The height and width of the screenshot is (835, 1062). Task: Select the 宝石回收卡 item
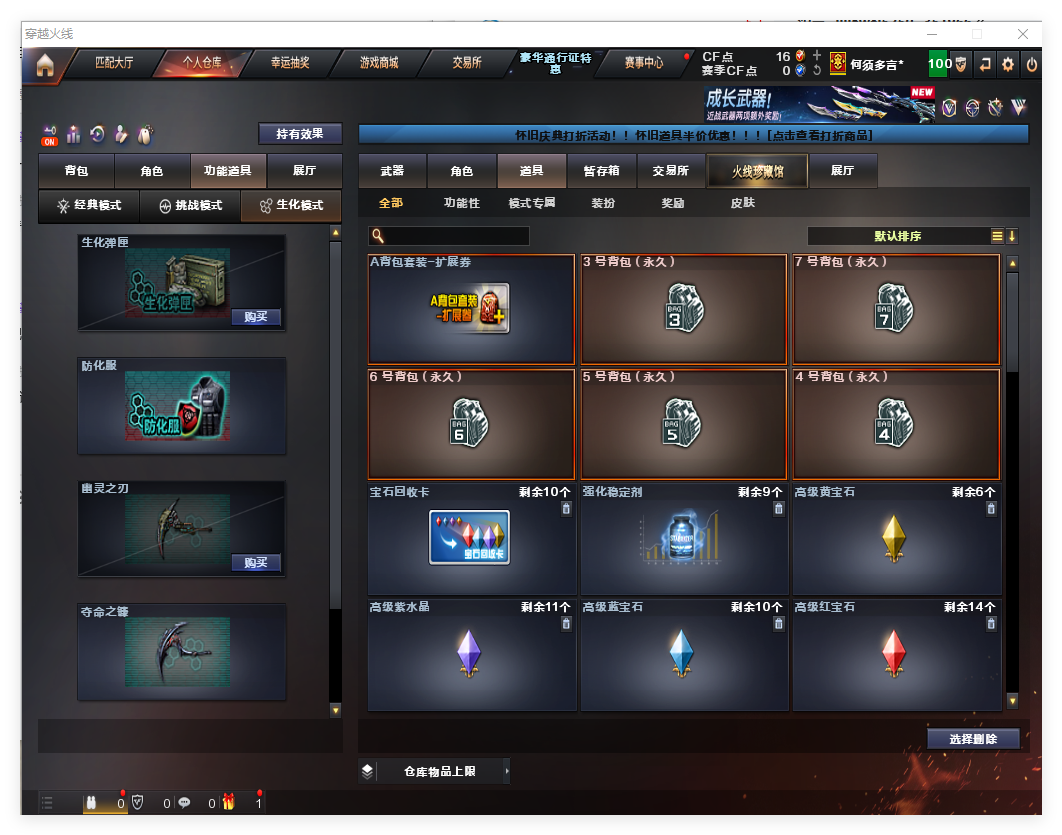[471, 539]
